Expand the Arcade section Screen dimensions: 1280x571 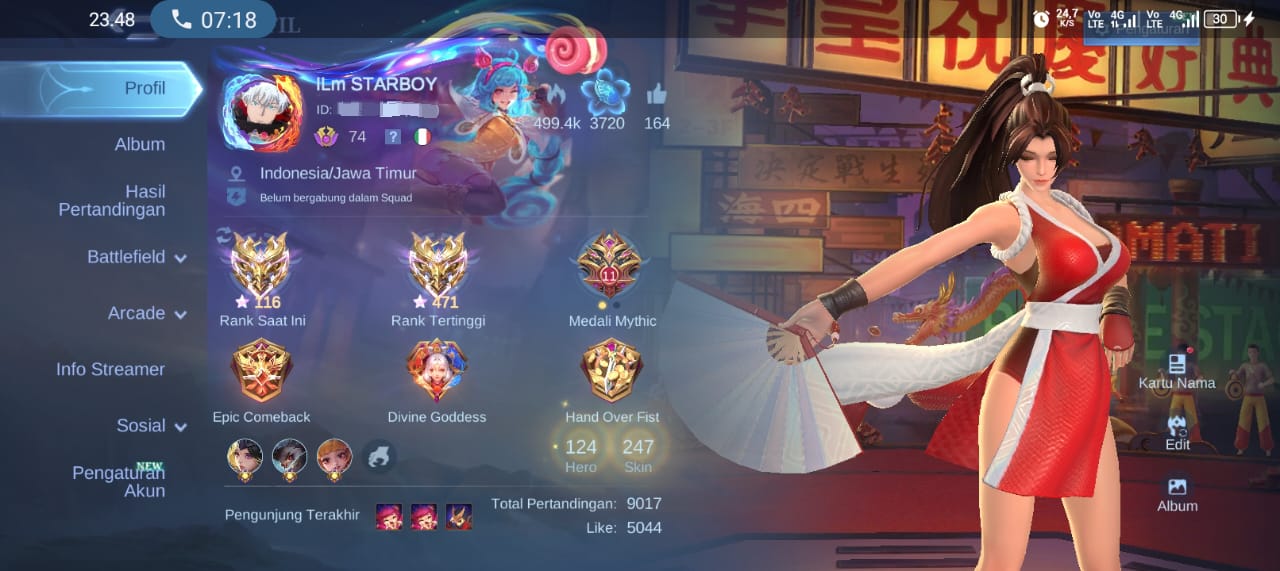click(146, 313)
